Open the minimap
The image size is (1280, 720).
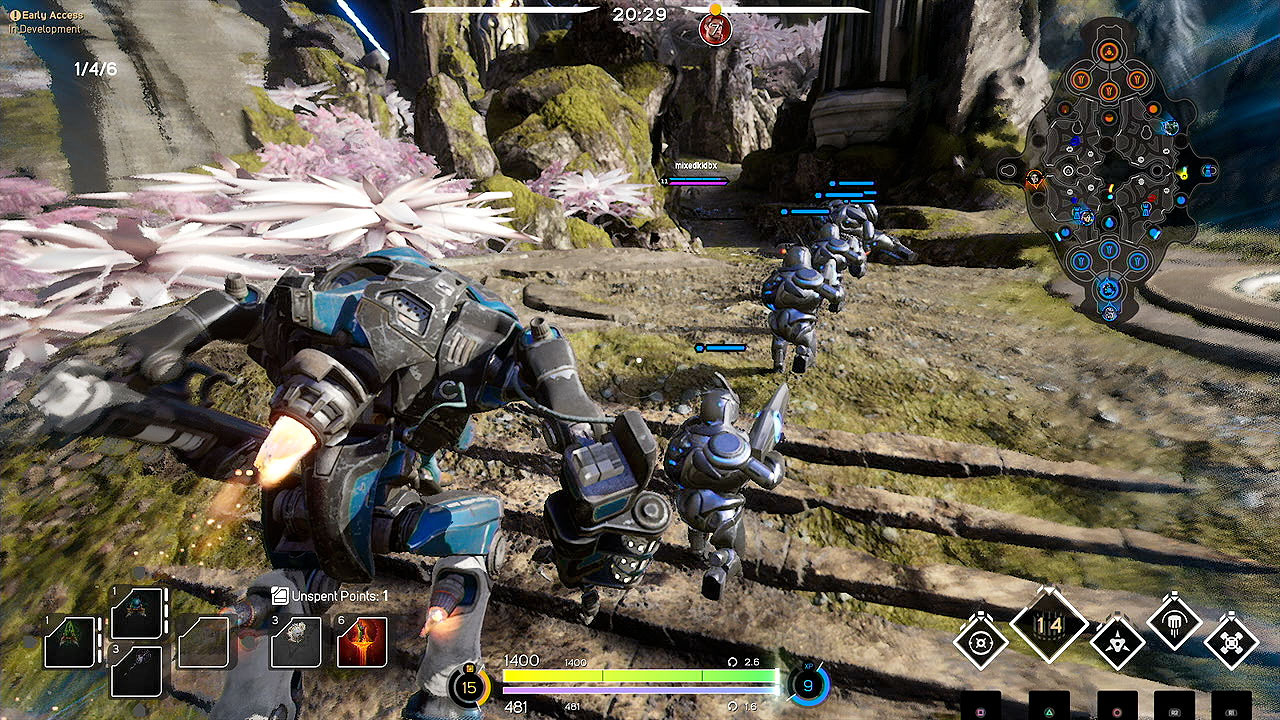click(x=1108, y=170)
